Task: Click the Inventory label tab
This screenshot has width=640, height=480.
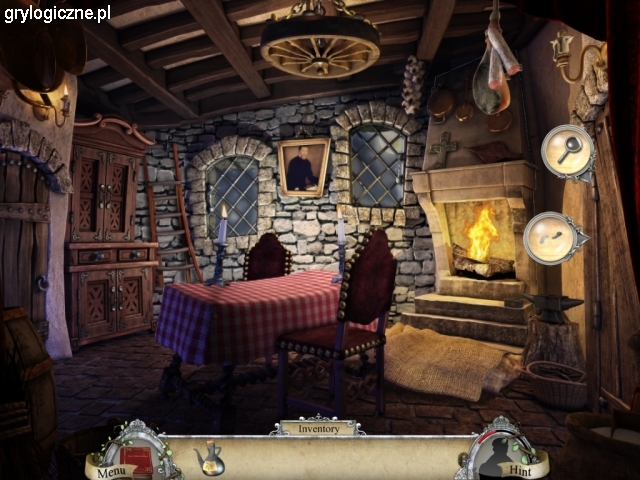Action: coord(317,428)
